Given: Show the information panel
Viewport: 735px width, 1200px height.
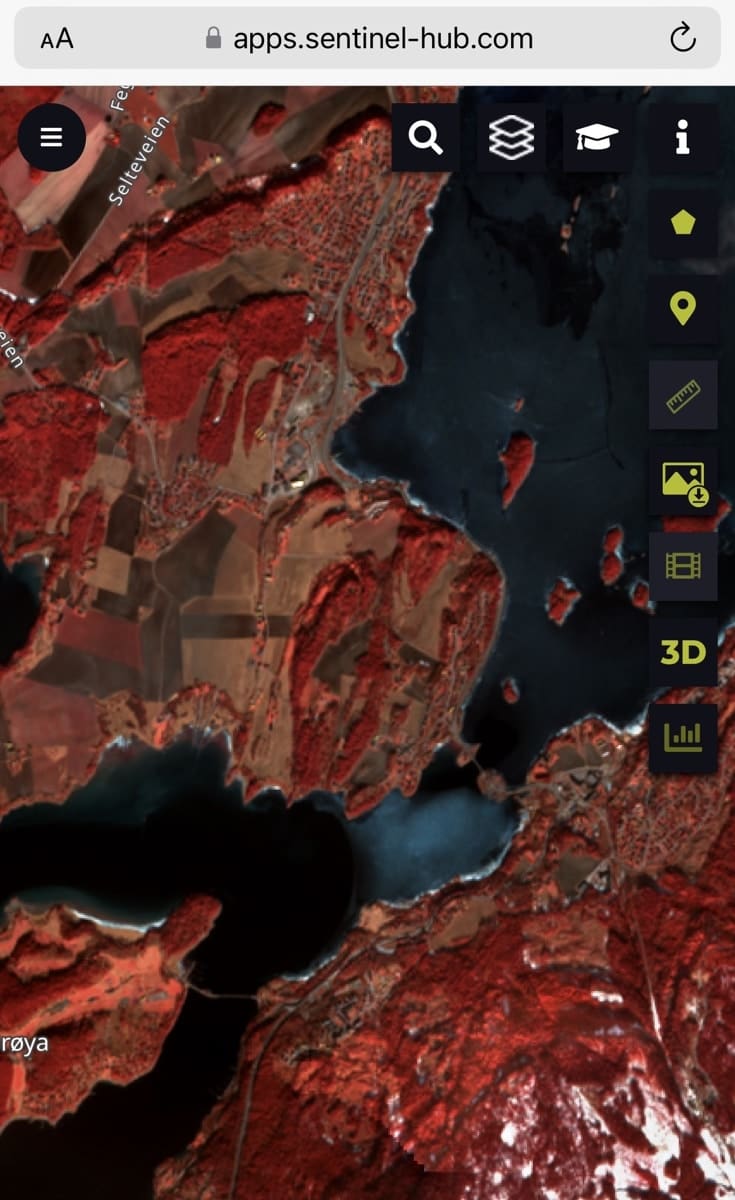Looking at the screenshot, I should [x=683, y=138].
